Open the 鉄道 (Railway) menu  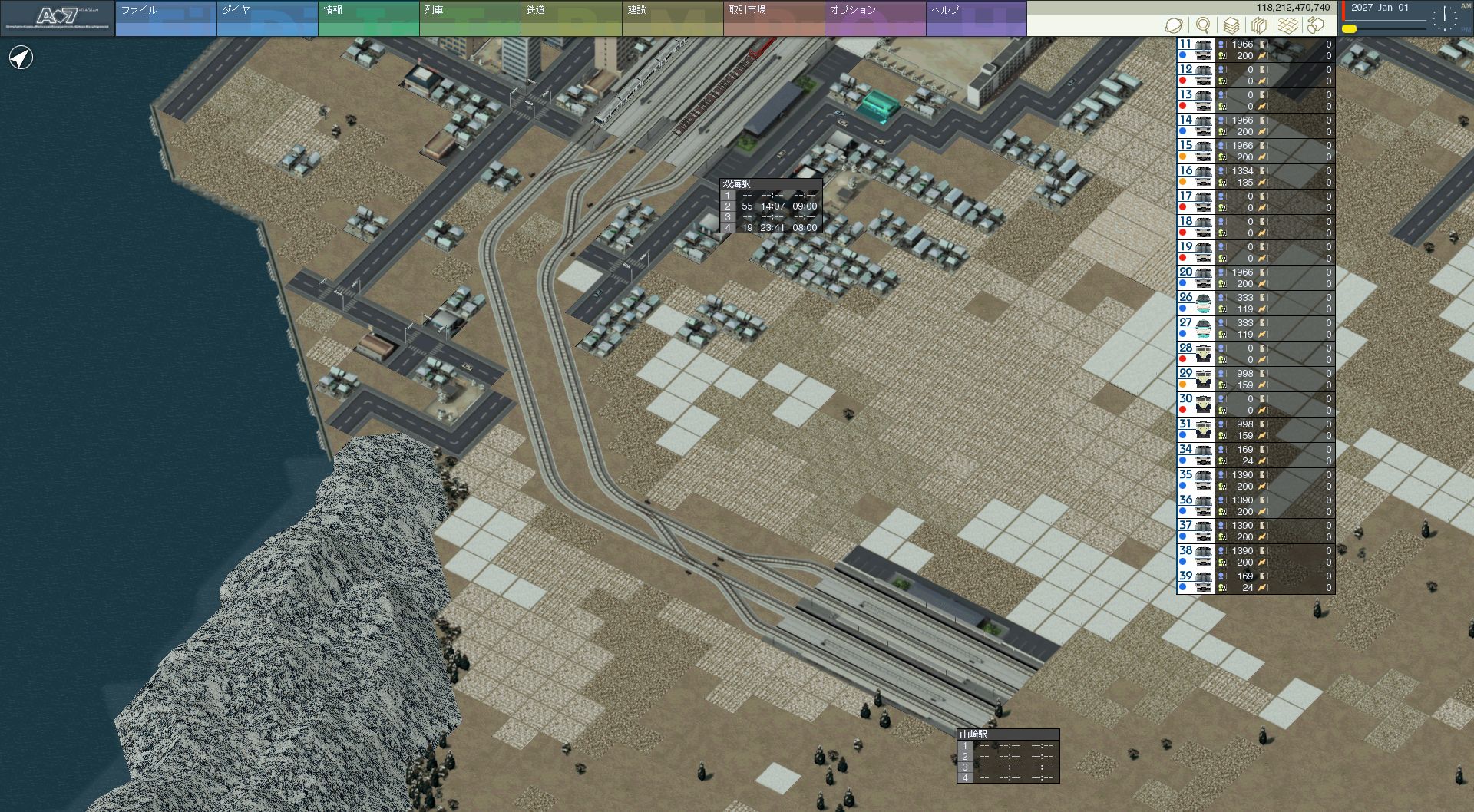pyautogui.click(x=570, y=18)
